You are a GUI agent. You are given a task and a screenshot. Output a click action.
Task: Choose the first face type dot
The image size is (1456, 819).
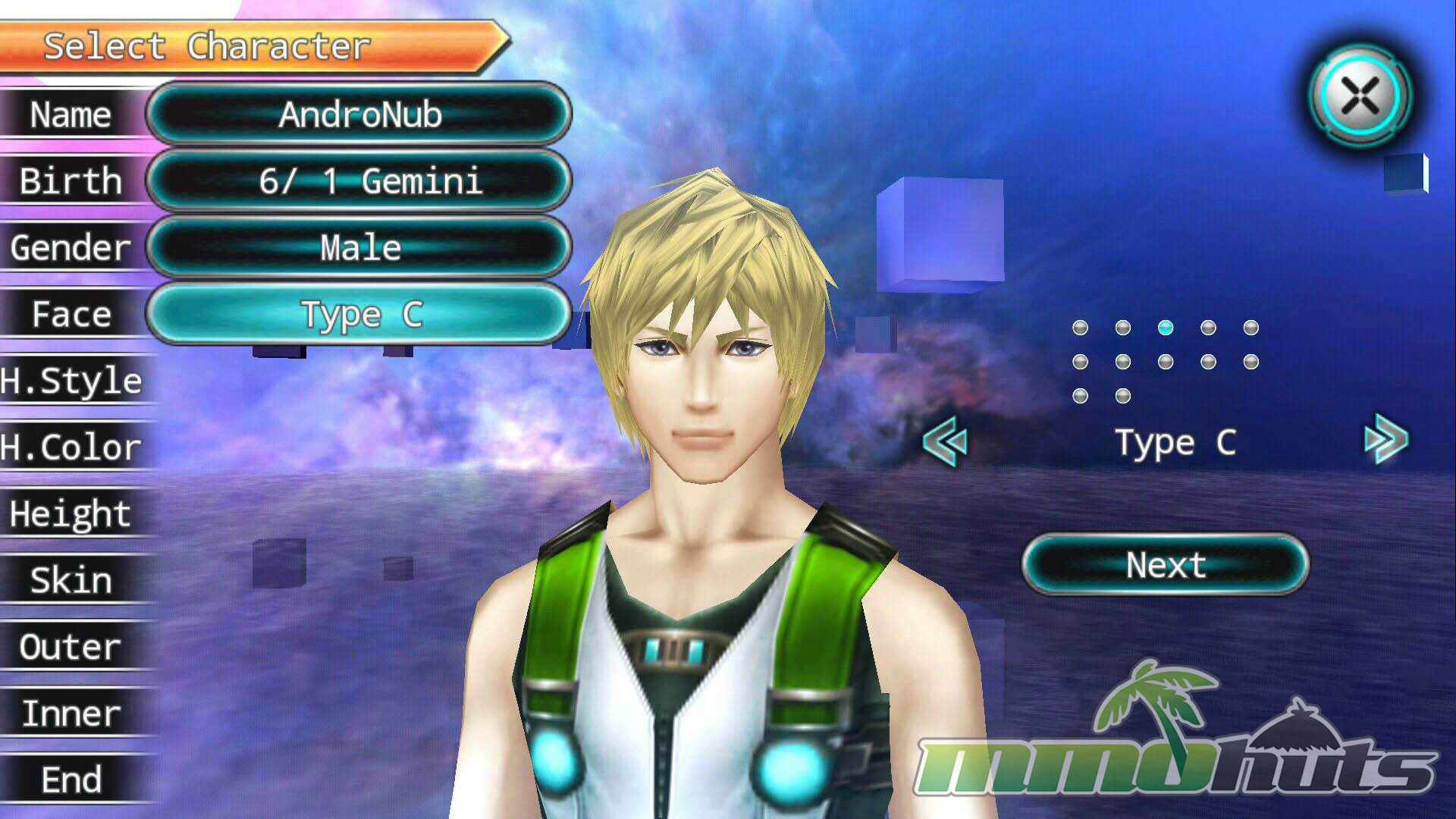1081,328
